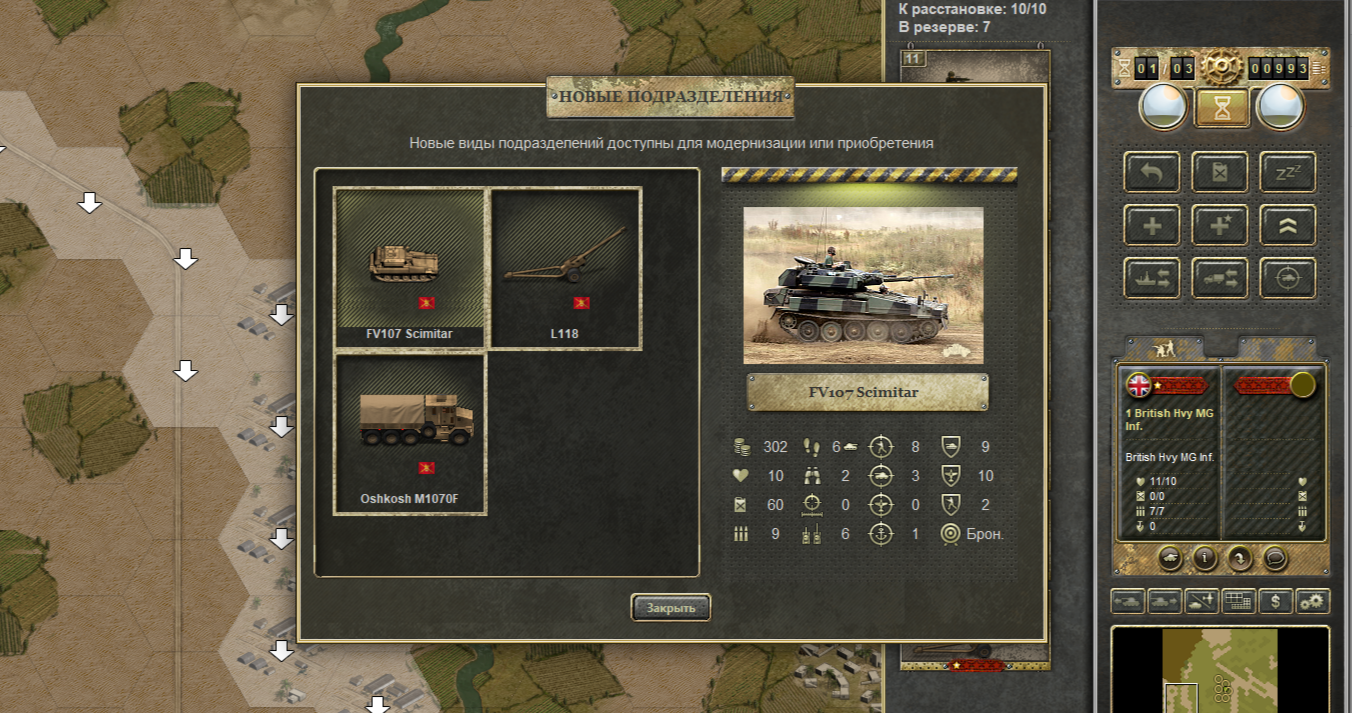The image size is (1352, 713).
Task: Close the new units dialog
Action: pos(670,607)
